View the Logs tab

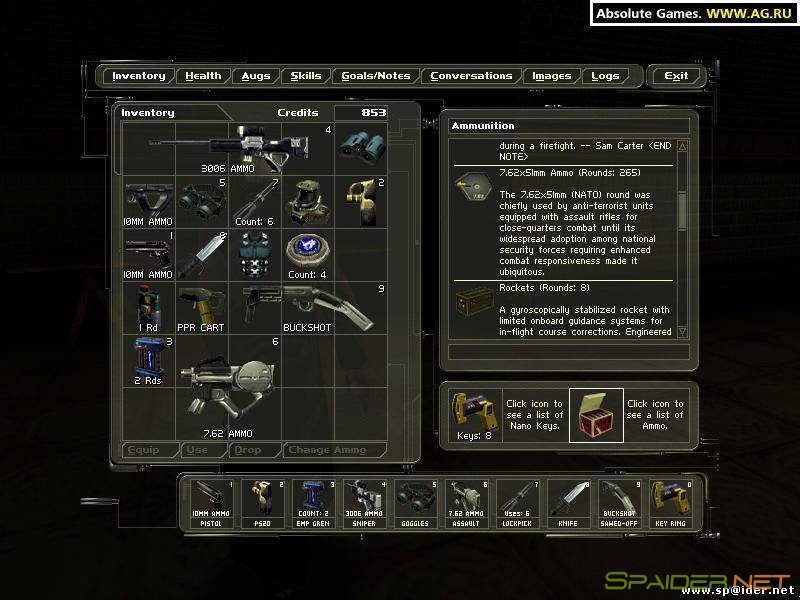click(x=605, y=76)
